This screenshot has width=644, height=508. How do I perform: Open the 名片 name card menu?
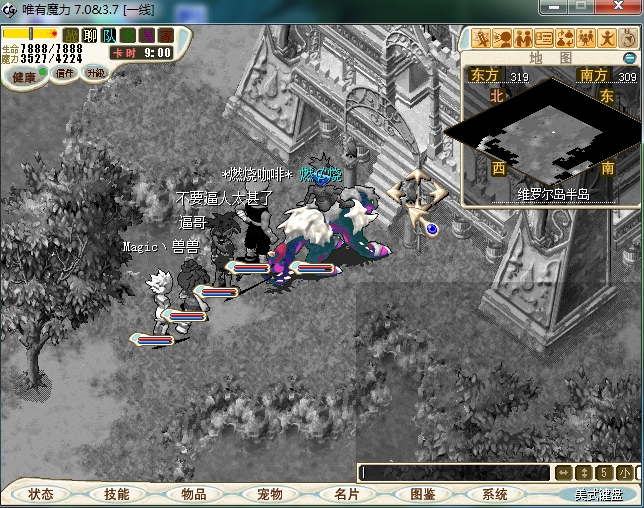pyautogui.click(x=346, y=494)
